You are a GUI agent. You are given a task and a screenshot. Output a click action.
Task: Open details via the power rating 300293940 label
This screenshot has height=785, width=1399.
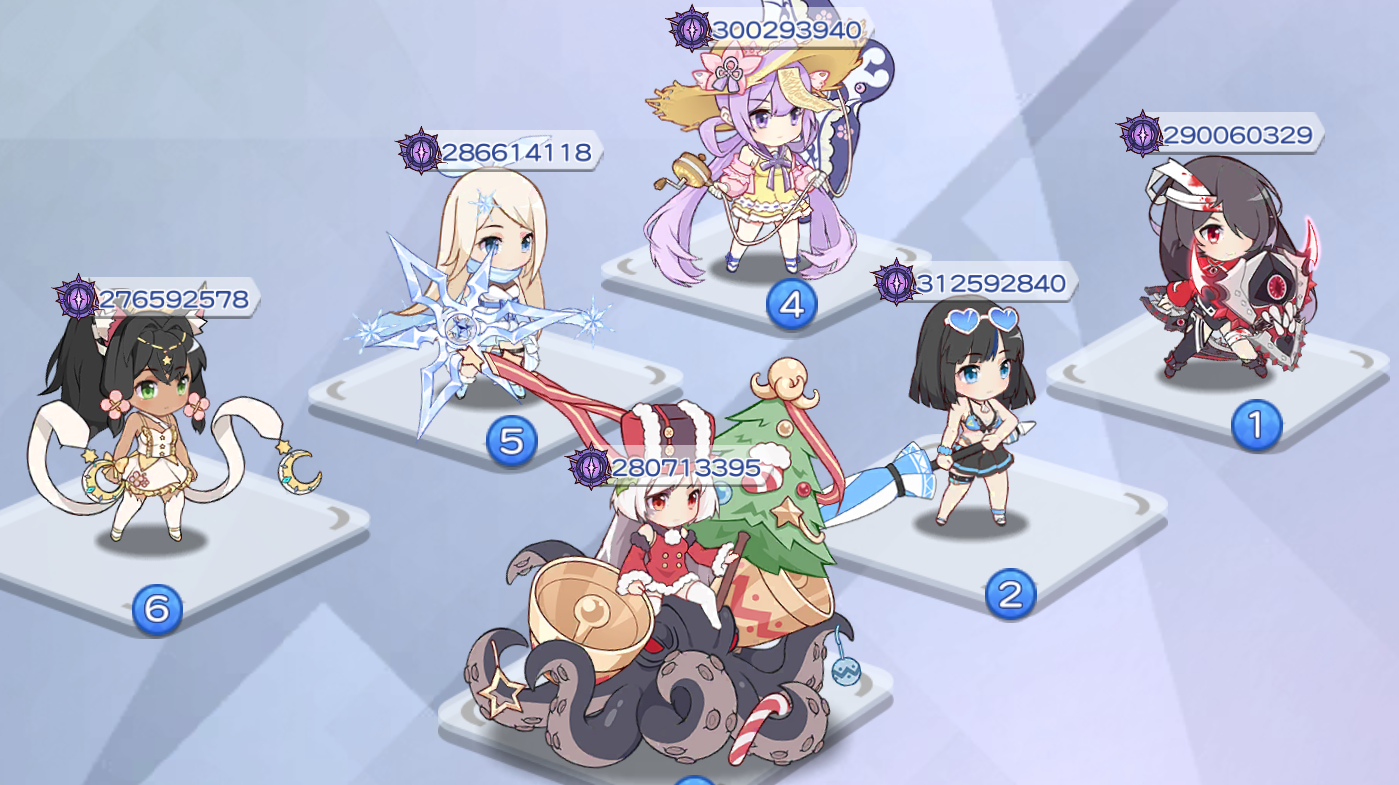pyautogui.click(x=785, y=30)
